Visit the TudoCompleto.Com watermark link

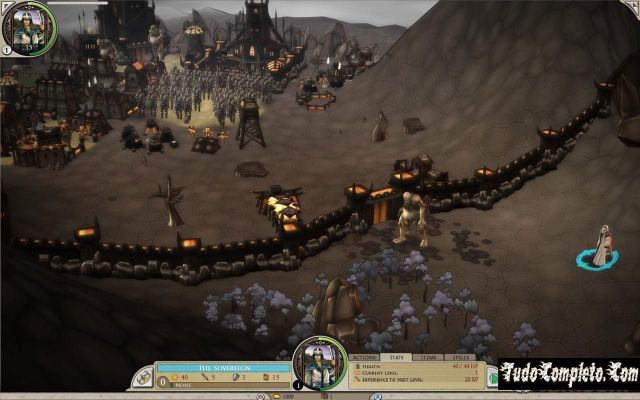coord(569,374)
